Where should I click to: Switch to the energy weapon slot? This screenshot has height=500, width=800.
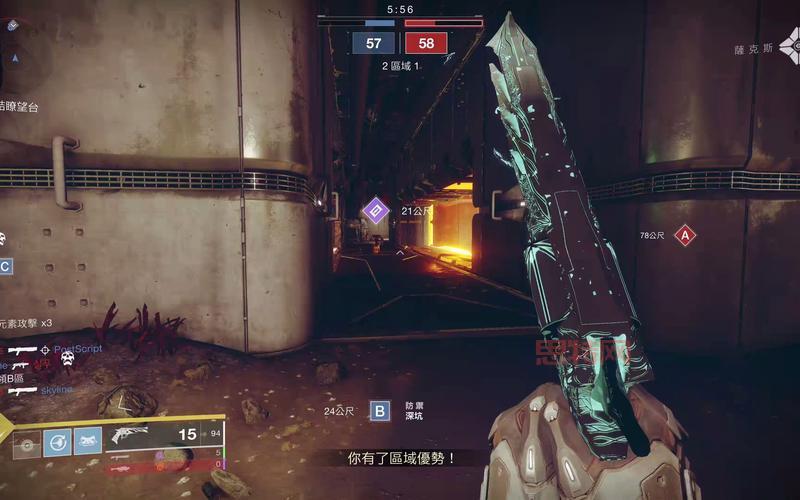coord(120,455)
